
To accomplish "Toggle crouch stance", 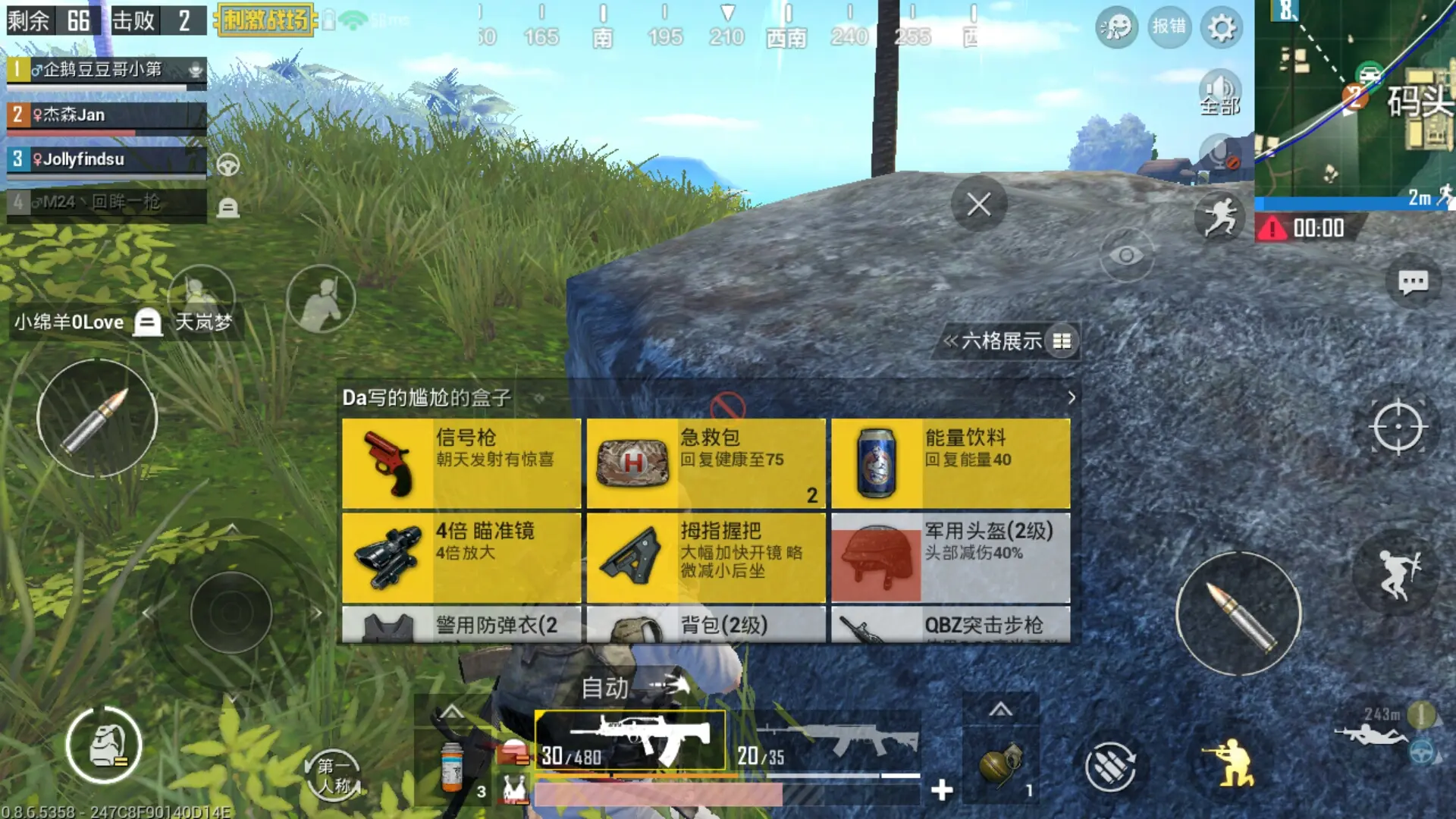I will (1233, 763).
